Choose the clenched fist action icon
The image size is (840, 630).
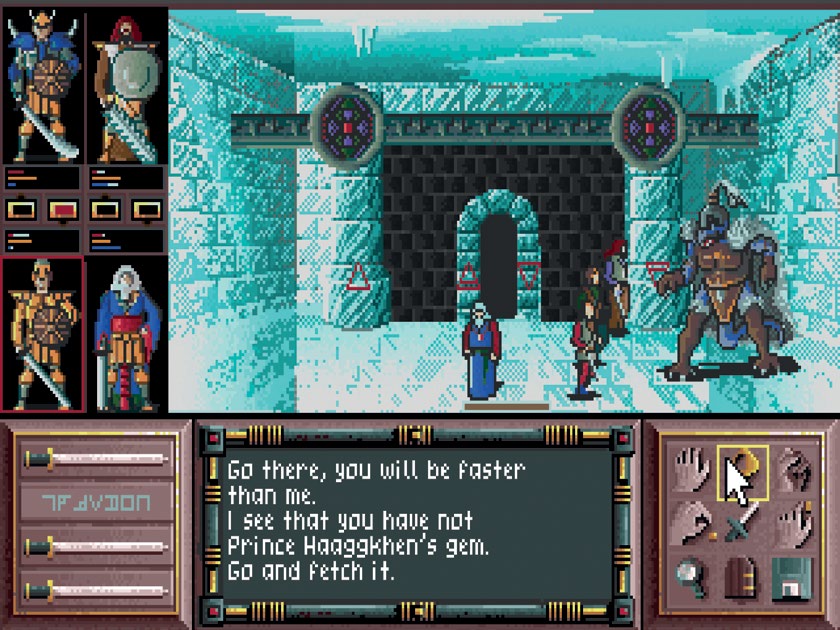click(x=792, y=469)
